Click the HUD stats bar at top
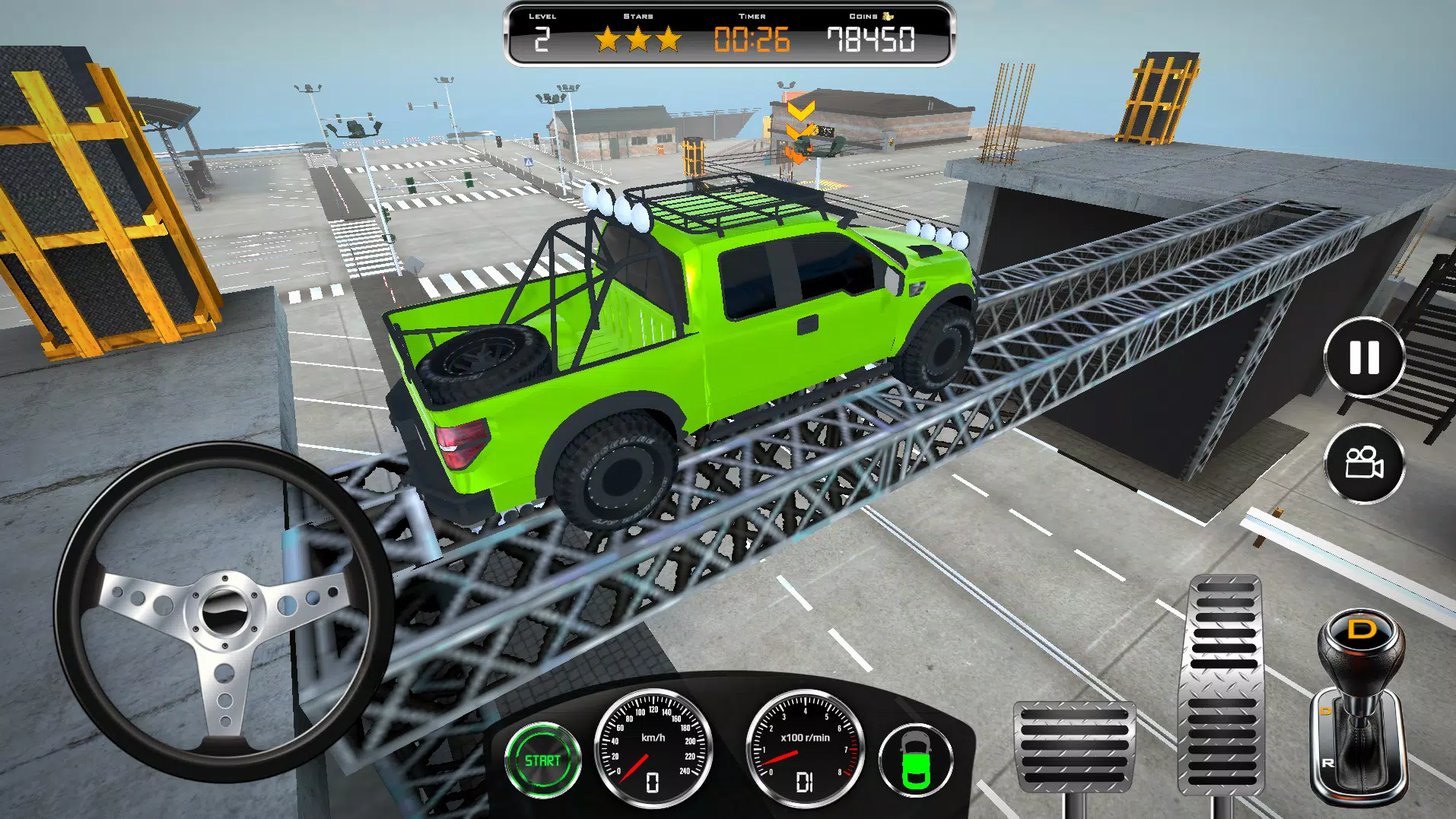This screenshot has width=1456, height=819. [727, 33]
